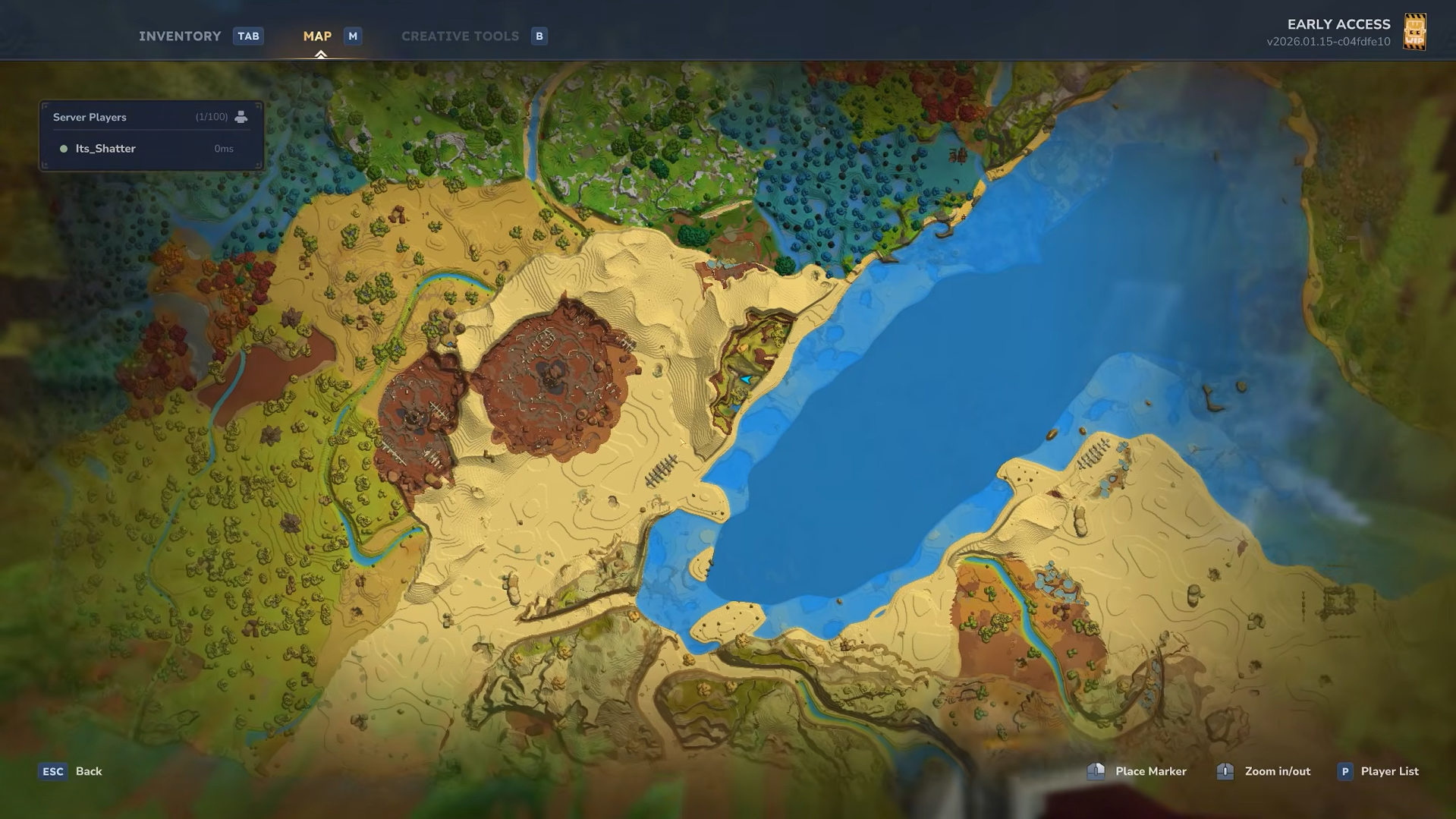Click the 0ms ping readout for Its_Shatter
1456x819 pixels.
click(224, 148)
